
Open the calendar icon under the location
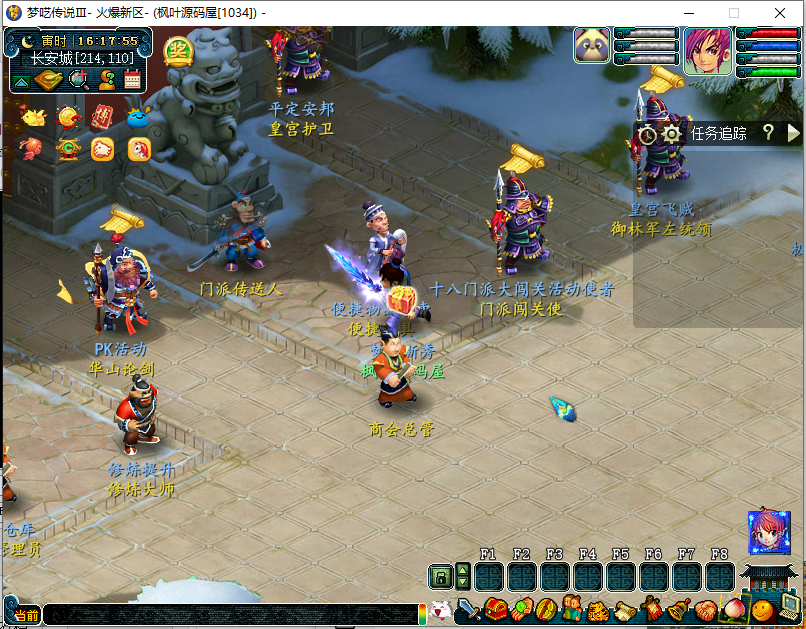pyautogui.click(x=132, y=80)
